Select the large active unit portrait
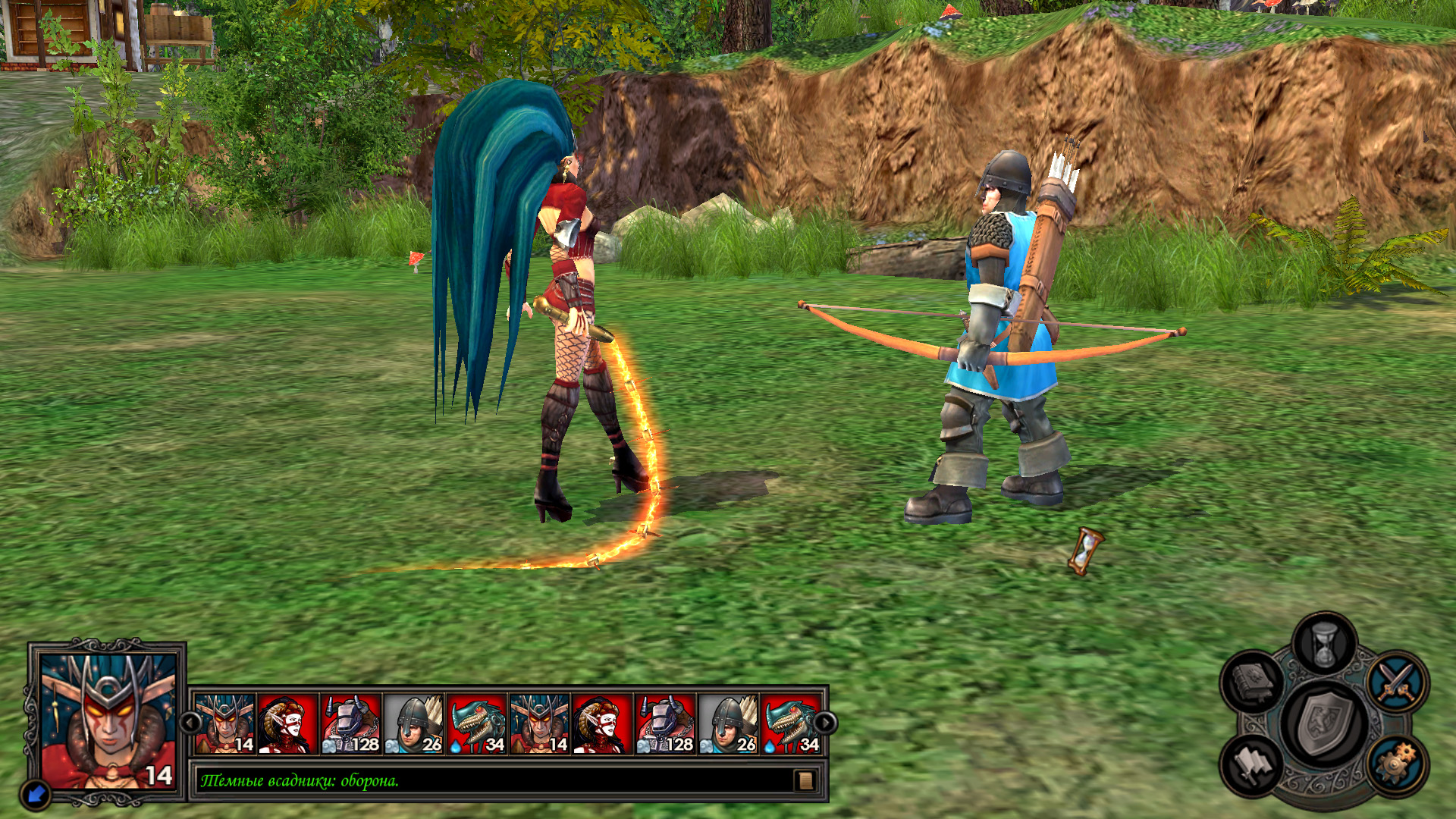1456x819 pixels. pyautogui.click(x=107, y=720)
